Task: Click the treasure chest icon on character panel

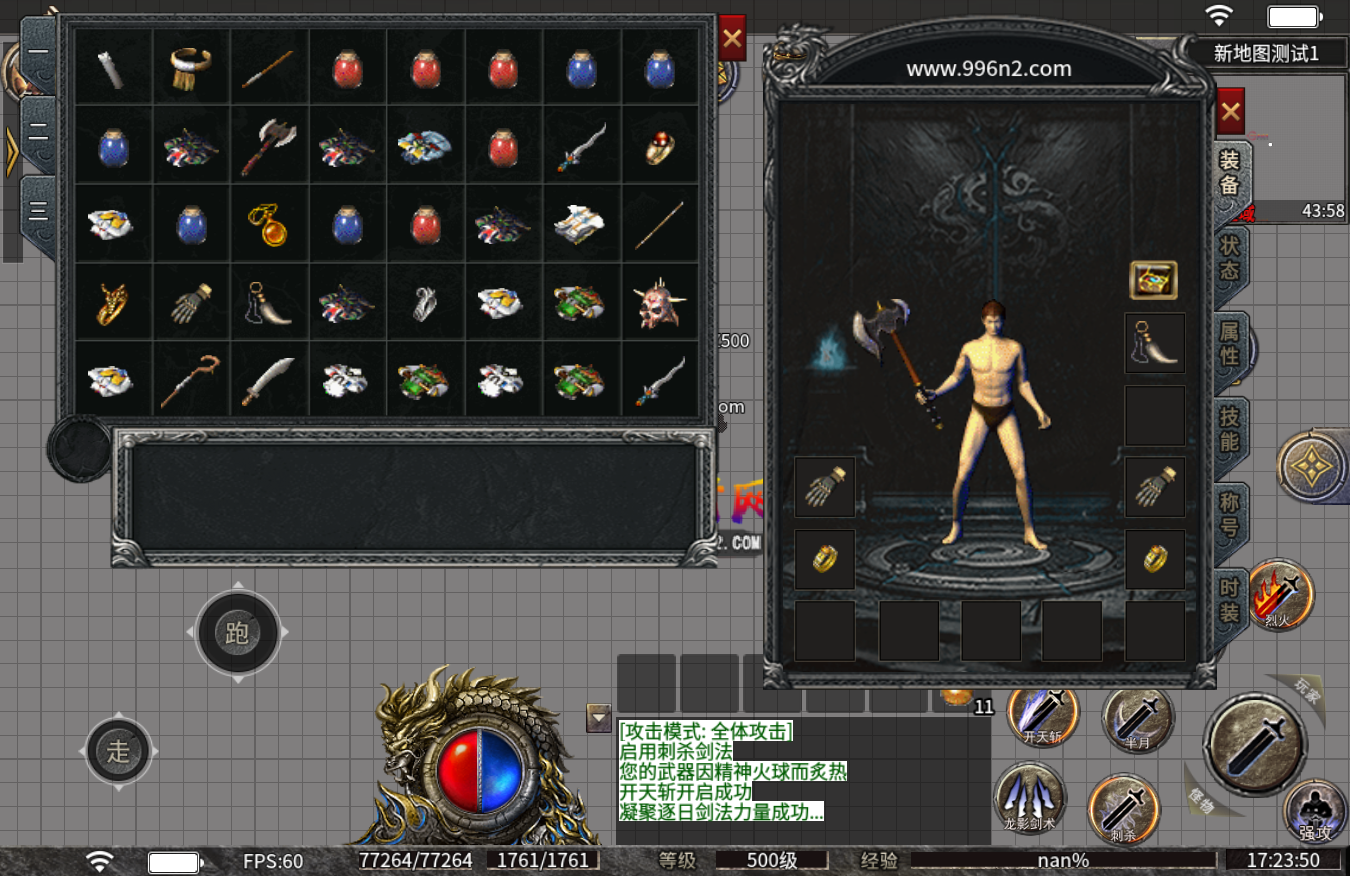Action: click(x=1153, y=281)
